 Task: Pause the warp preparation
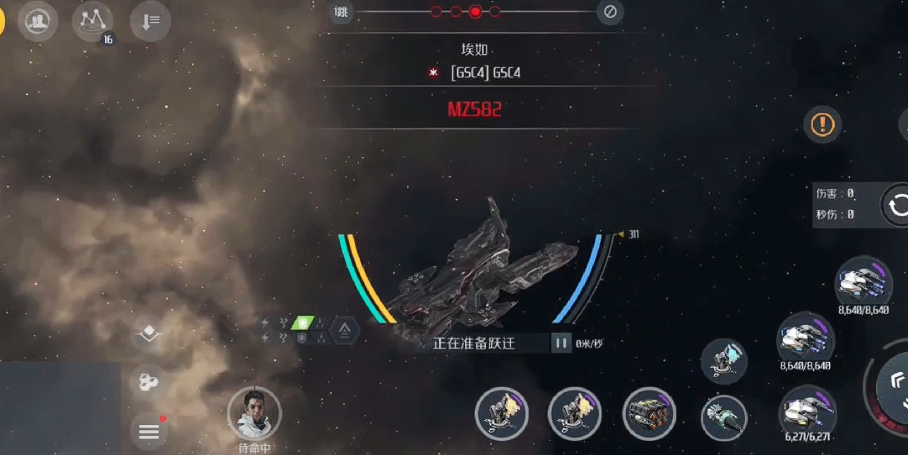(561, 343)
